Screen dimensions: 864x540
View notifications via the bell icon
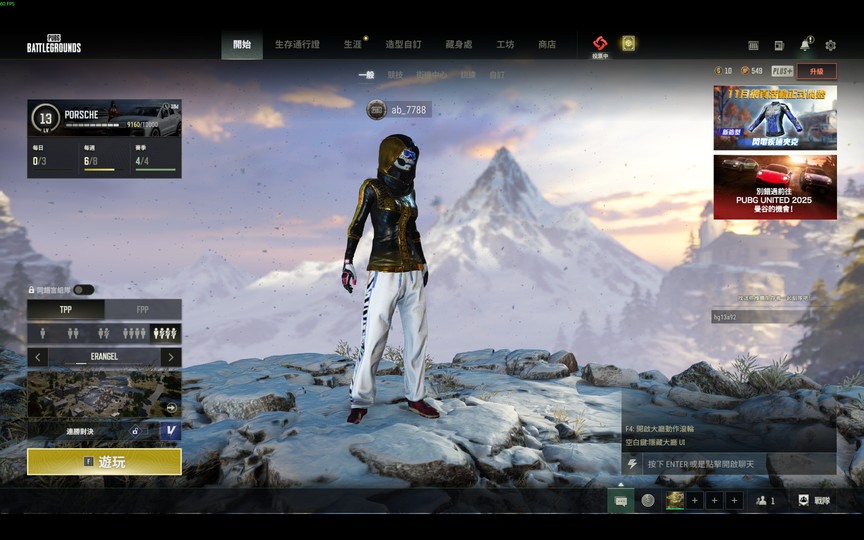coord(804,45)
